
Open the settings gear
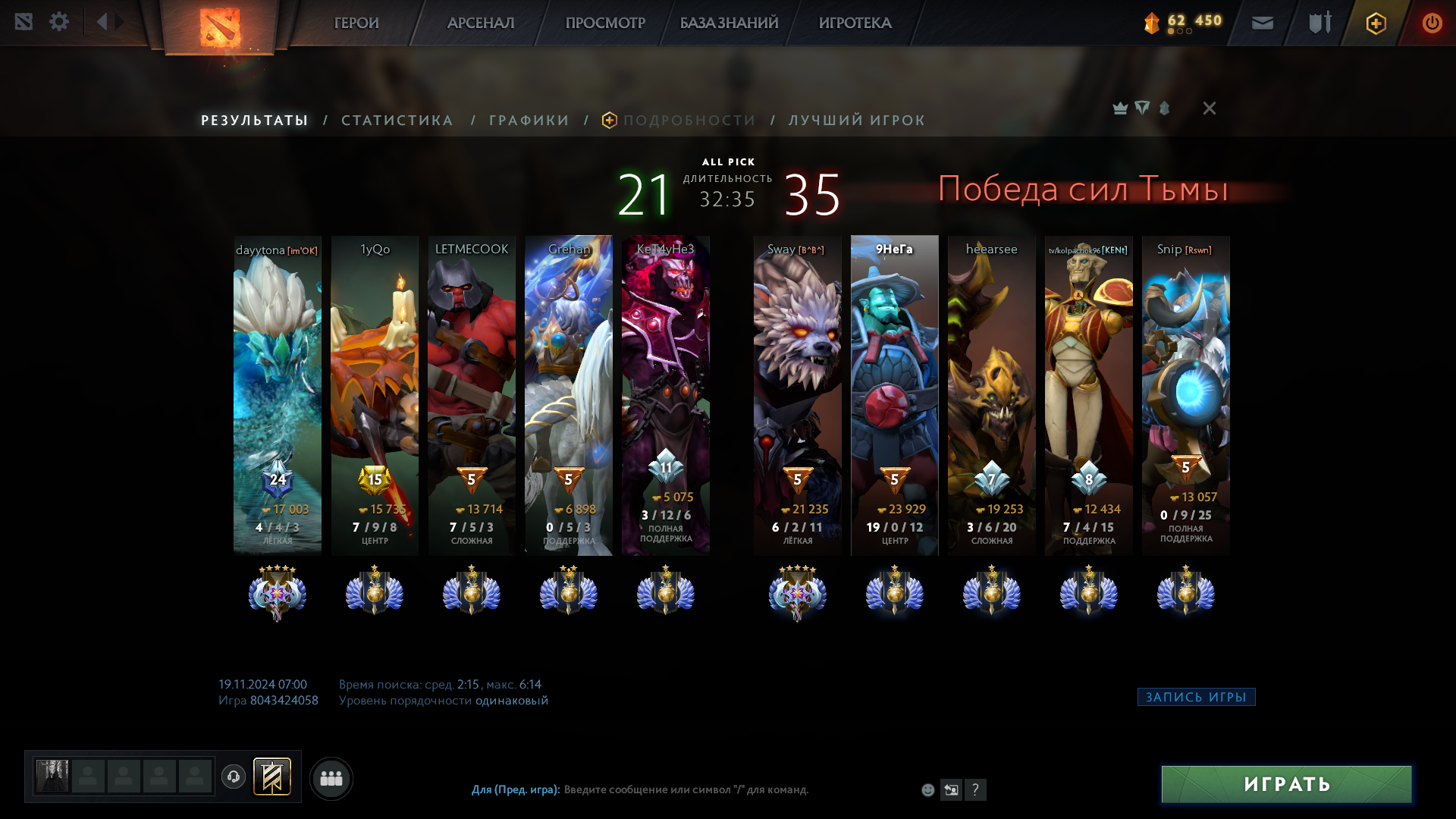(59, 22)
